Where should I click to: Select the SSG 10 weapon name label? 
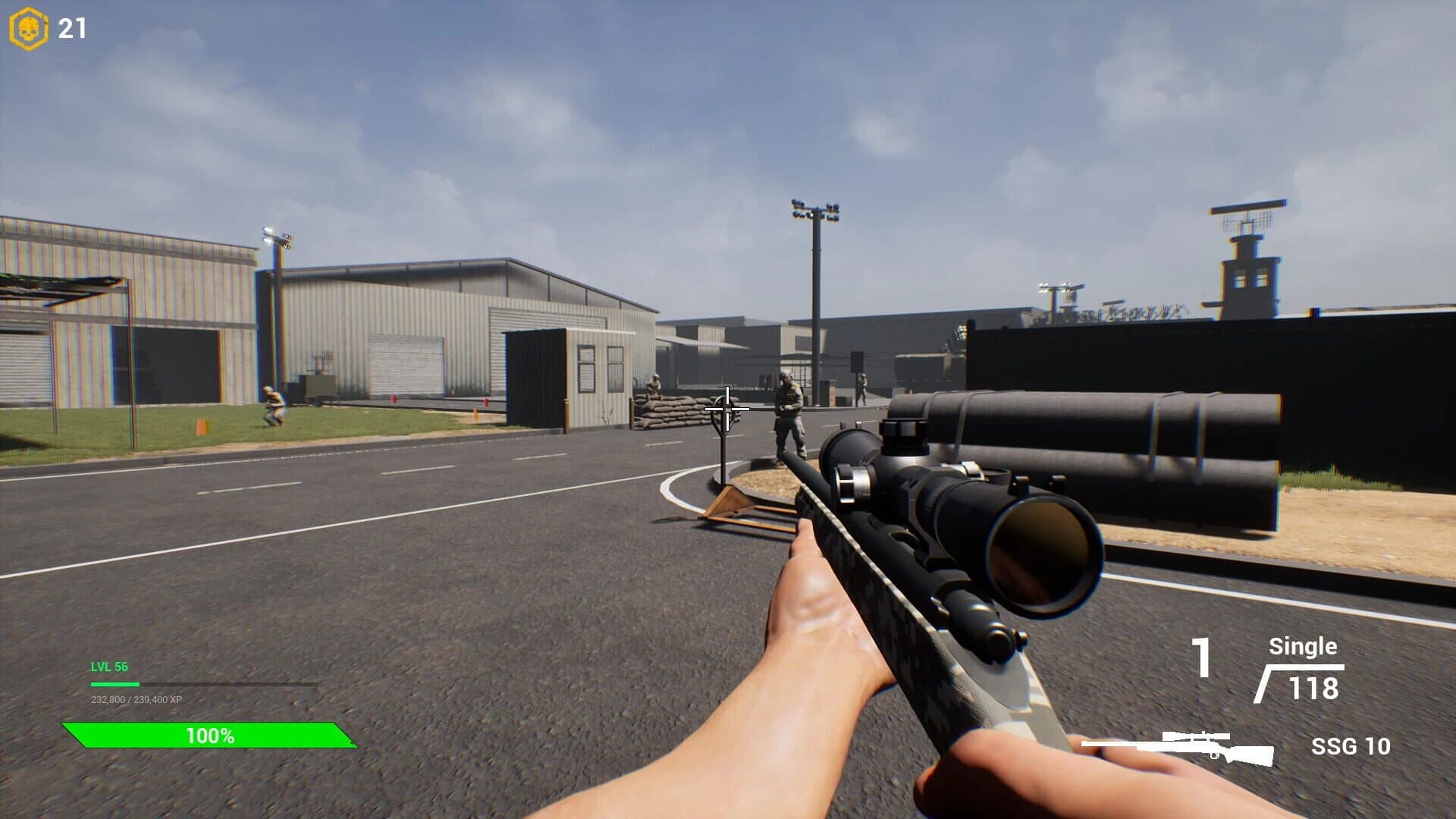point(1351,746)
